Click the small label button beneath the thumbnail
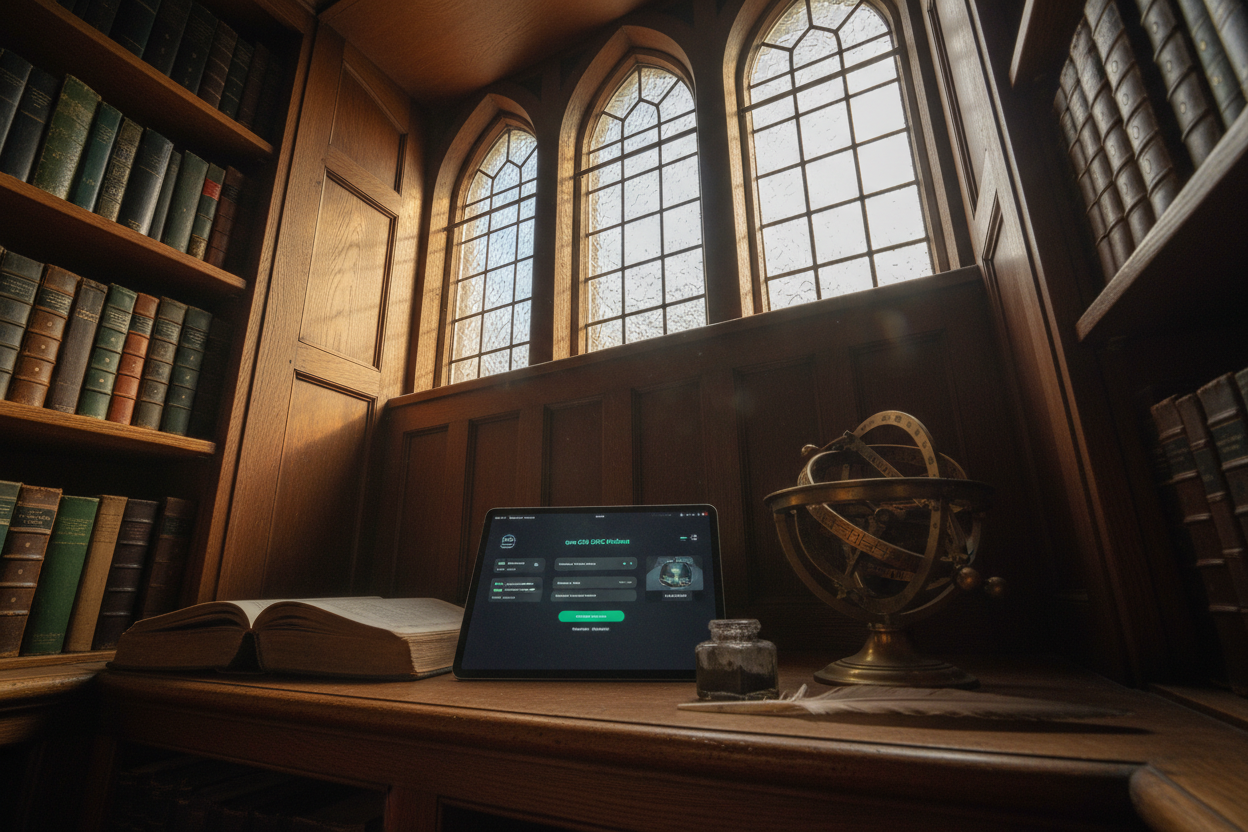Viewport: 1248px width, 832px height. click(x=676, y=595)
